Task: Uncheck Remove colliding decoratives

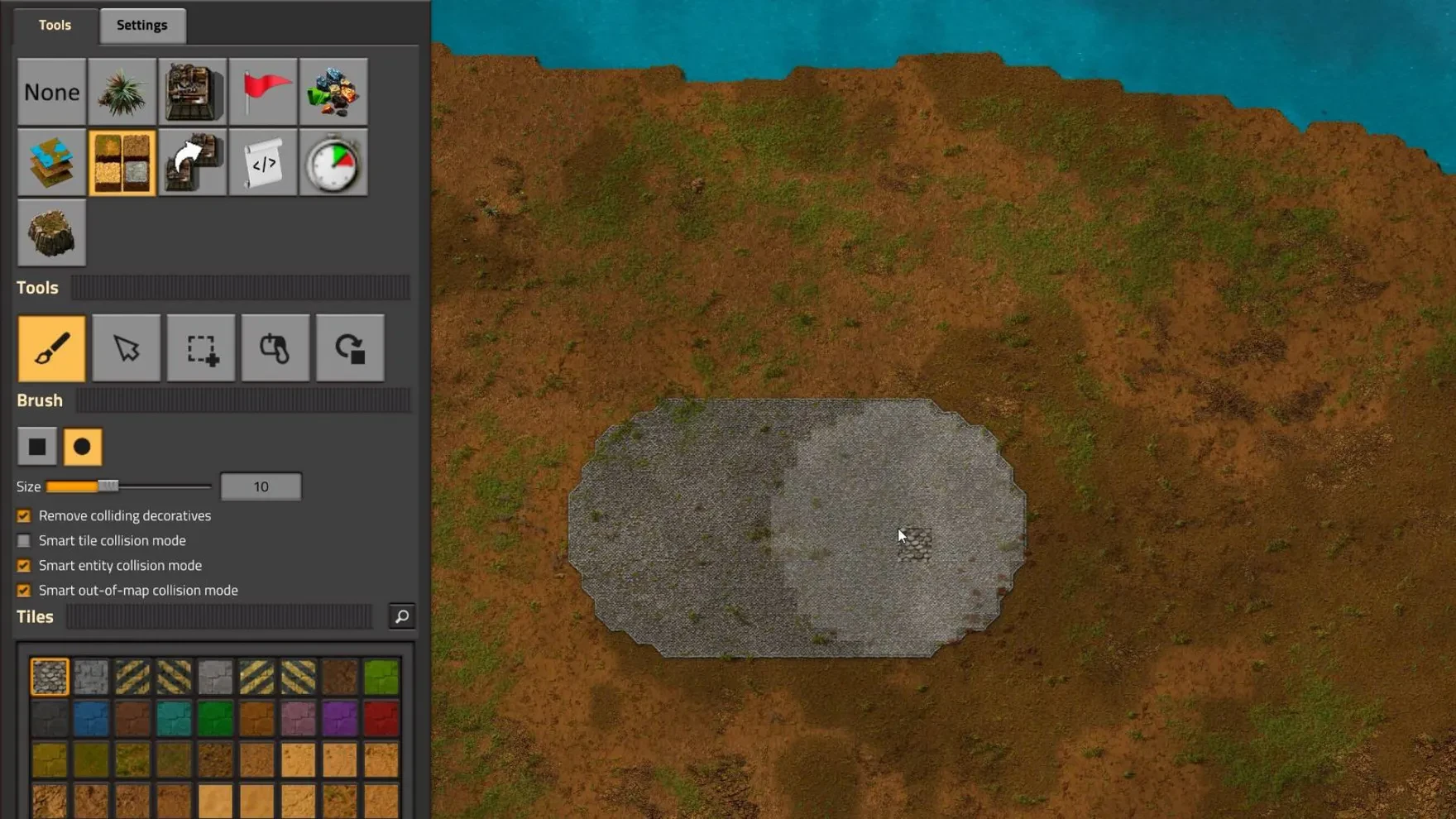Action: pos(23,515)
